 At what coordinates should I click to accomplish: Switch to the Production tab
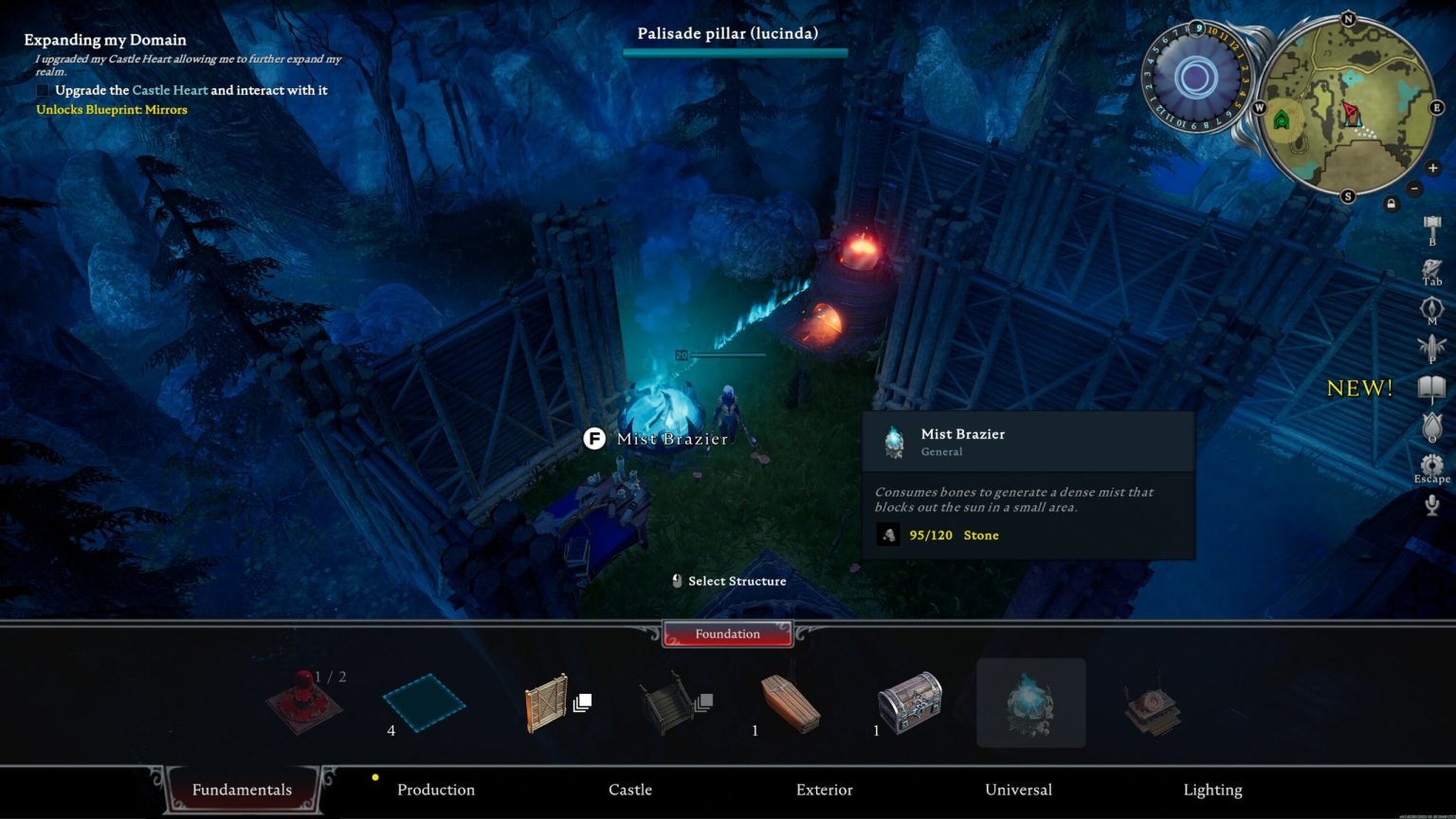coord(435,789)
